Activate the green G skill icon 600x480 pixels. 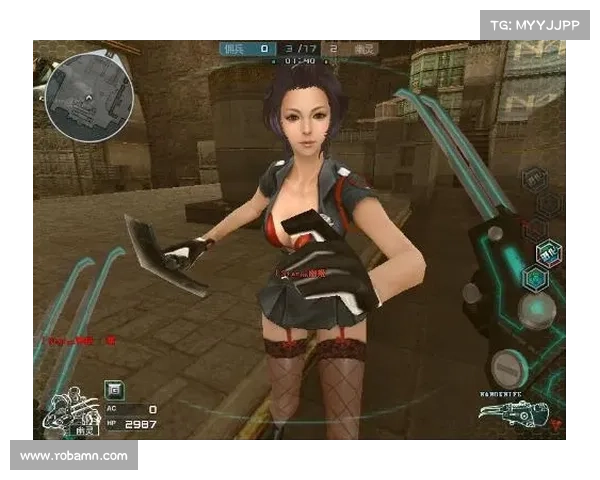click(113, 388)
